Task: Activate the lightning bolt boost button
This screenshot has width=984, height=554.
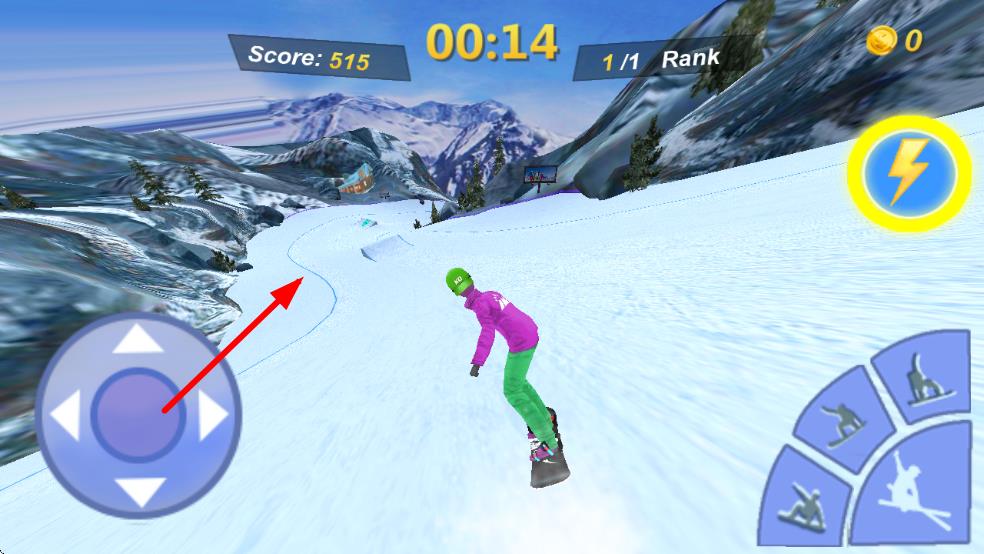Action: (x=907, y=175)
